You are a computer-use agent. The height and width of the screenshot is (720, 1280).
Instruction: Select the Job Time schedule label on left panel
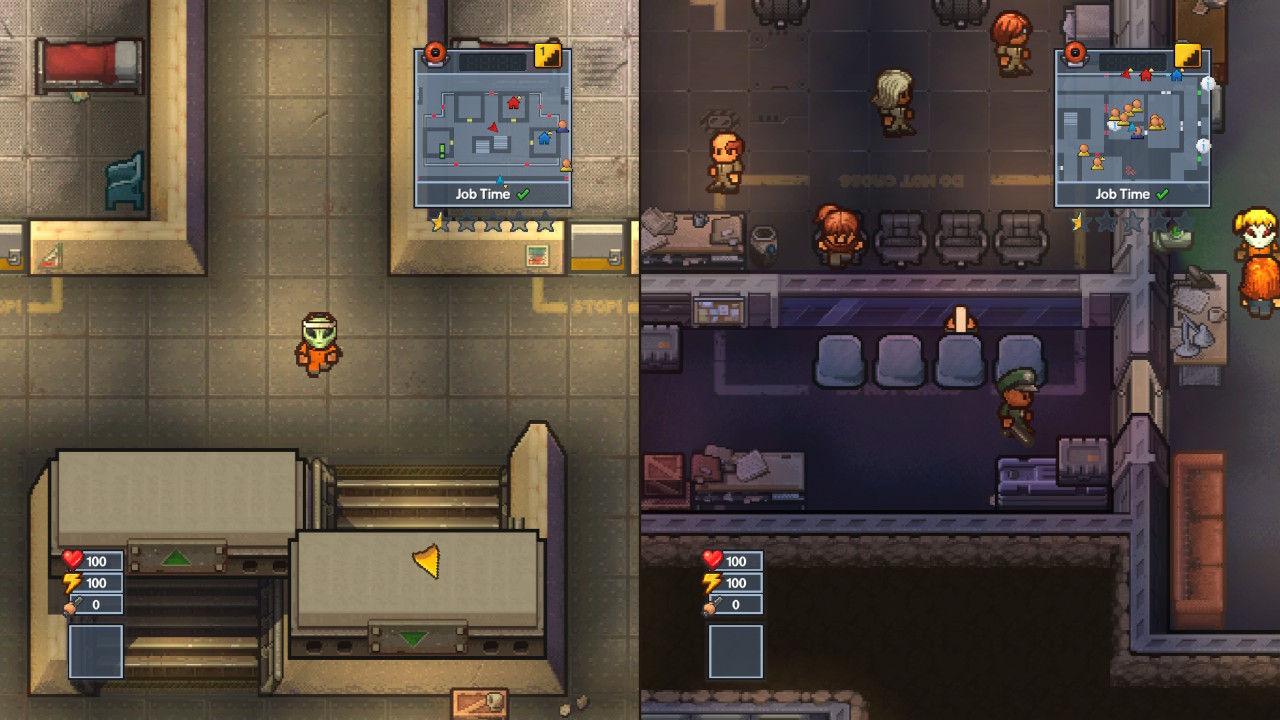point(483,194)
